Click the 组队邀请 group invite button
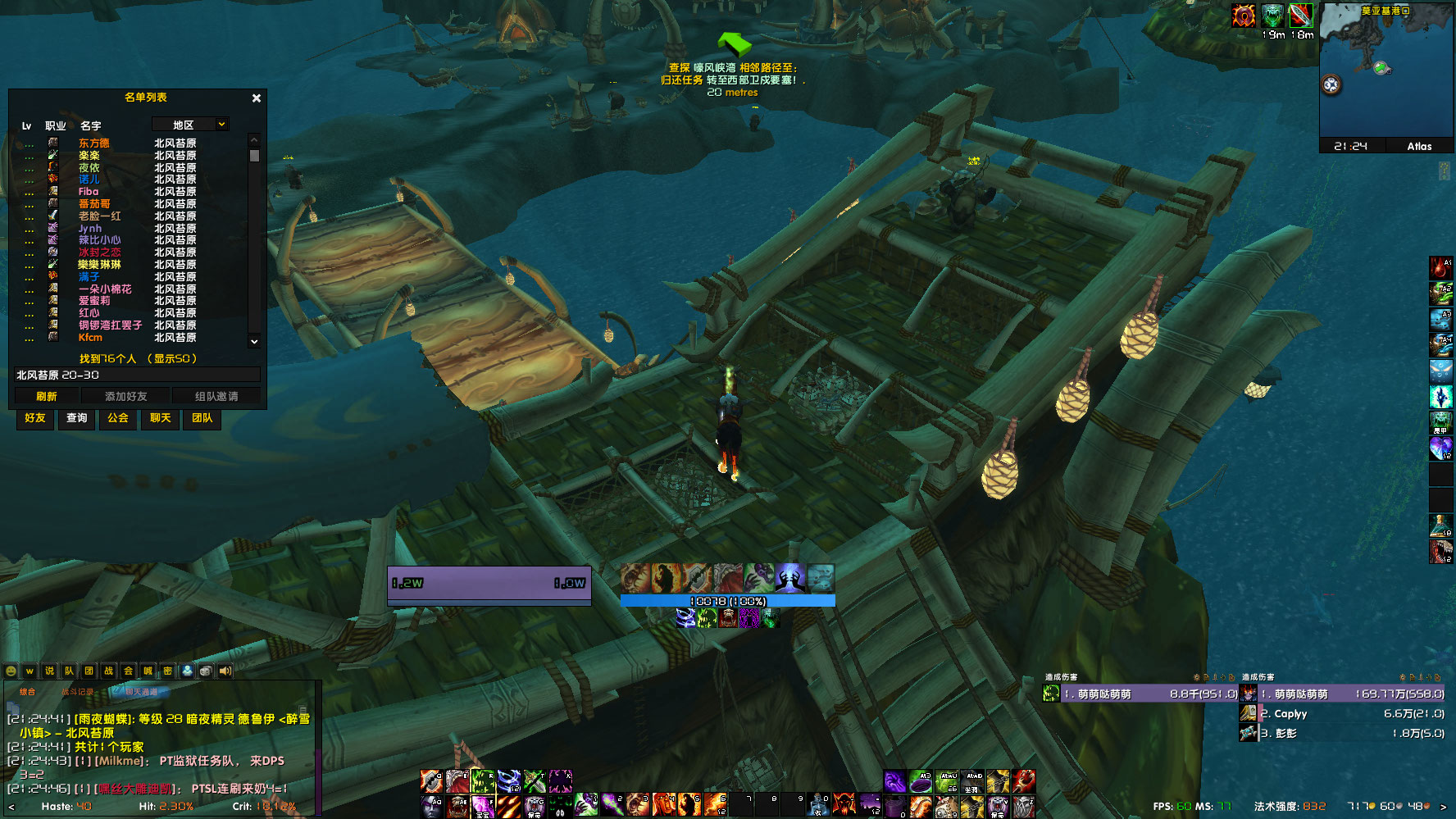This screenshot has height=819, width=1456. (218, 395)
